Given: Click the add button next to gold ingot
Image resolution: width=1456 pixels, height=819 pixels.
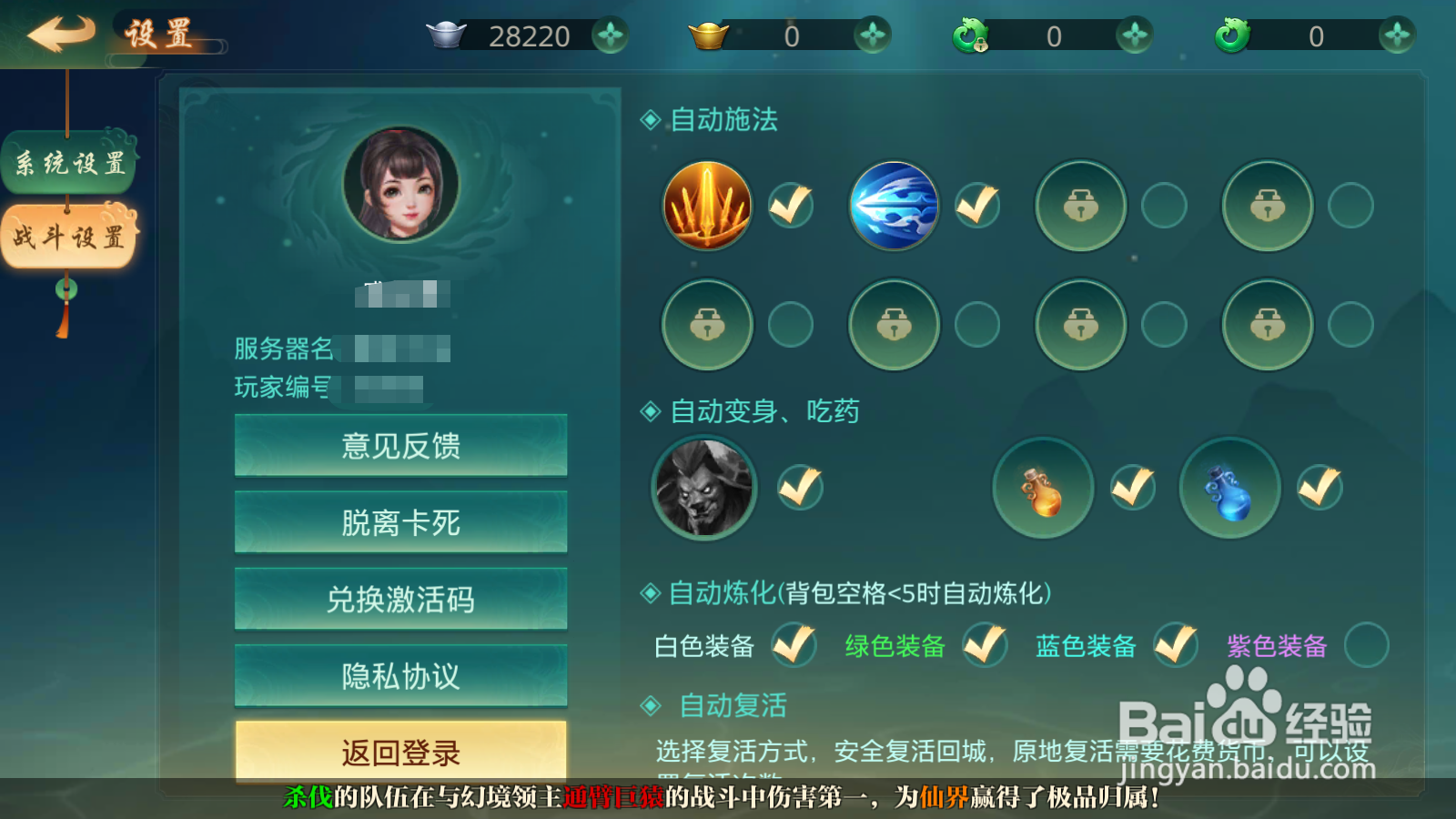Looking at the screenshot, I should click(872, 36).
